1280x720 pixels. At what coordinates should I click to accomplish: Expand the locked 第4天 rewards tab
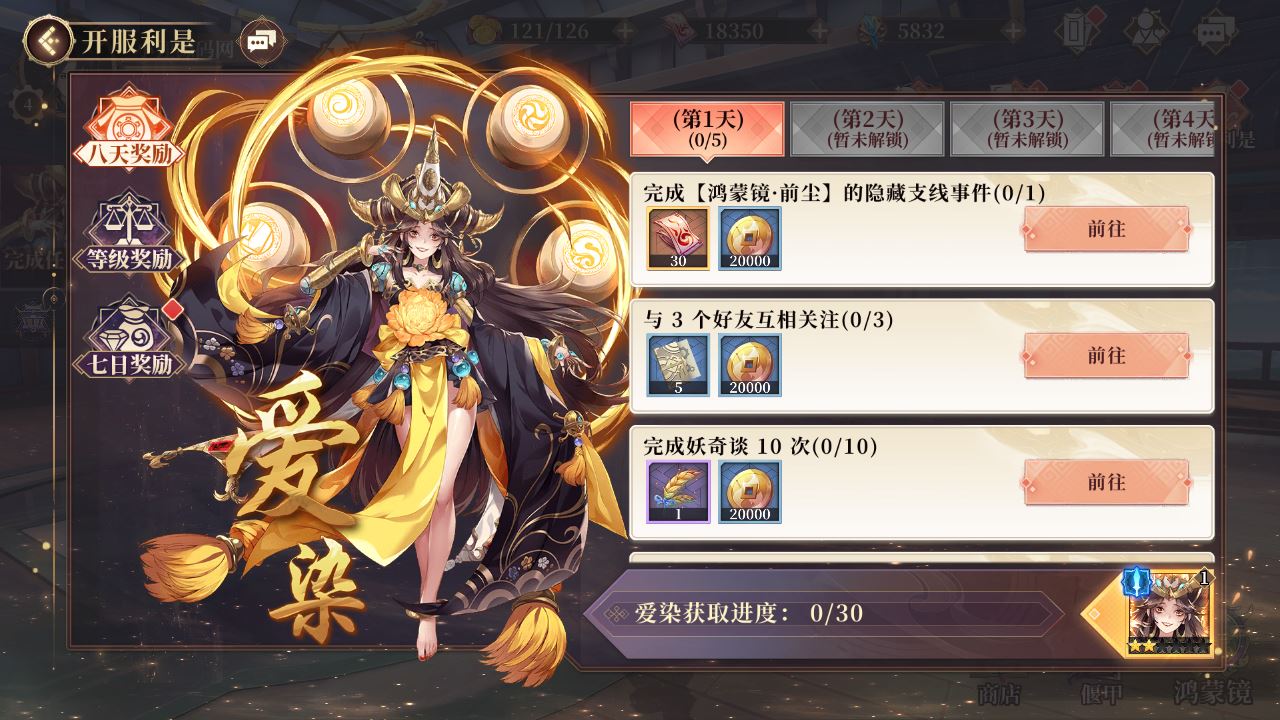pyautogui.click(x=1167, y=128)
